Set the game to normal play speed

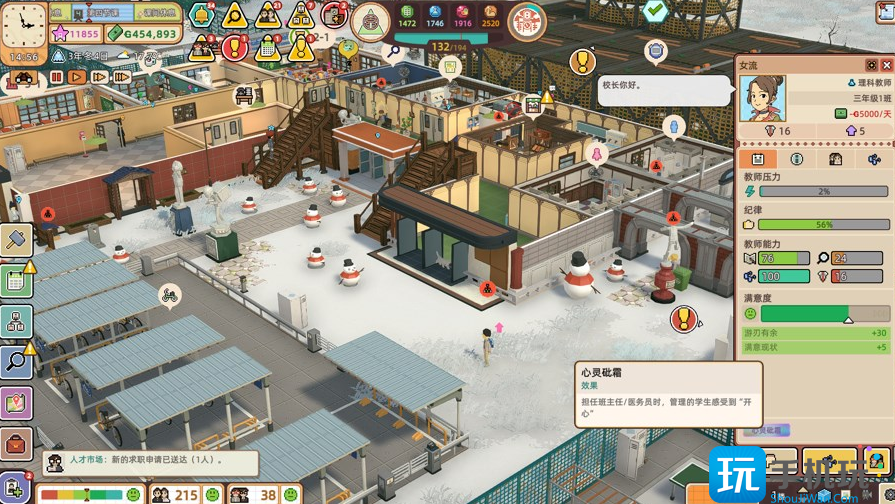[77, 77]
